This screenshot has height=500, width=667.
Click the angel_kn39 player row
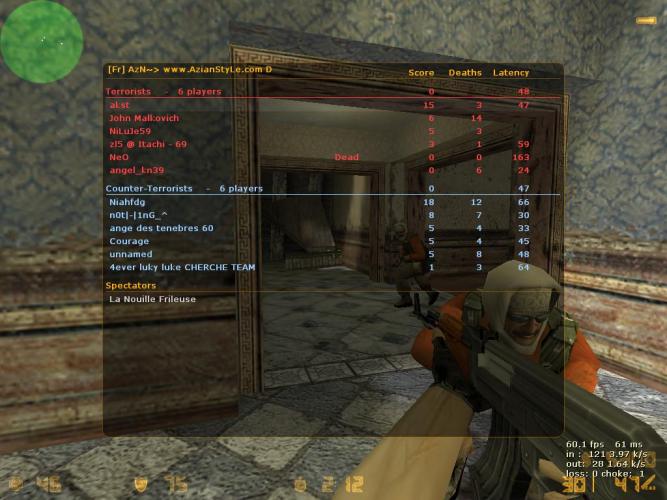click(x=136, y=170)
